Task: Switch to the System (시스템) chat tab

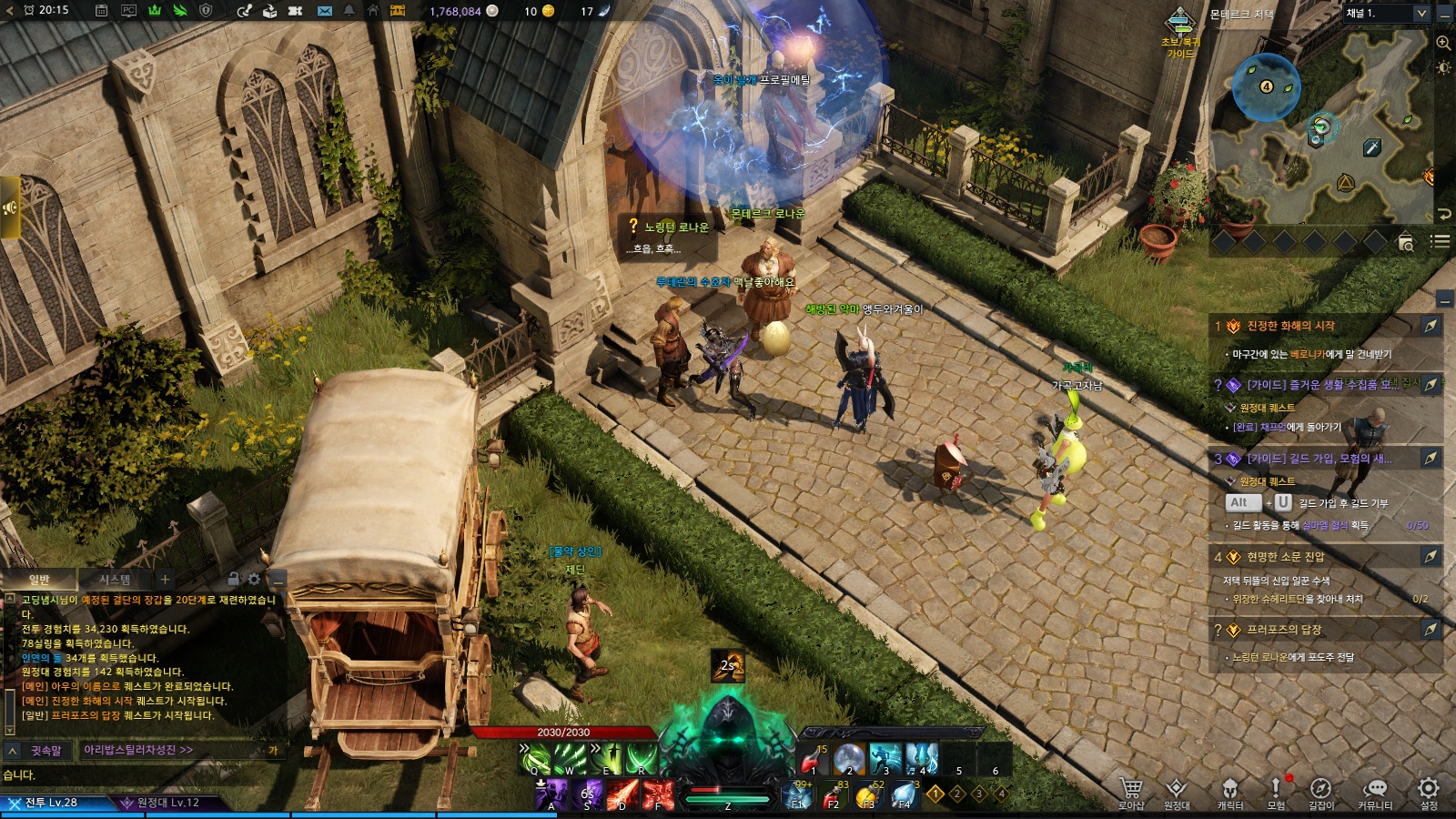Action: coord(115,579)
